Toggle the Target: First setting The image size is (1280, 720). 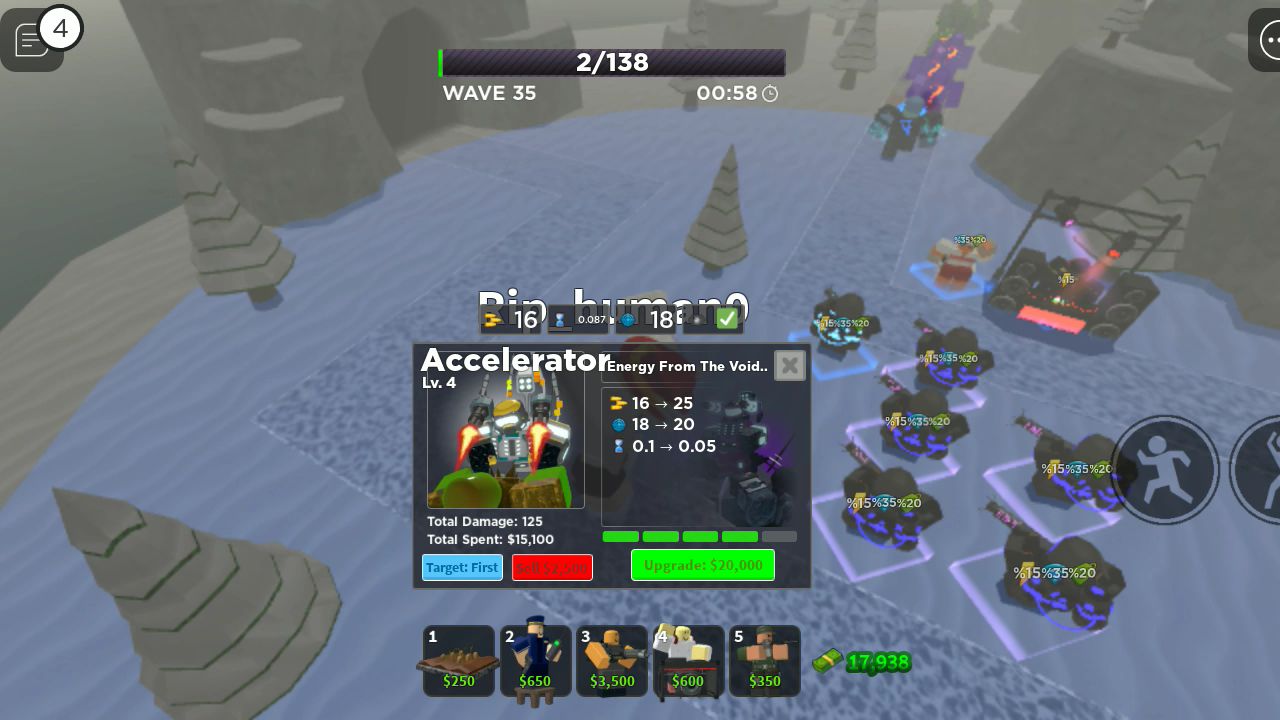(x=462, y=568)
